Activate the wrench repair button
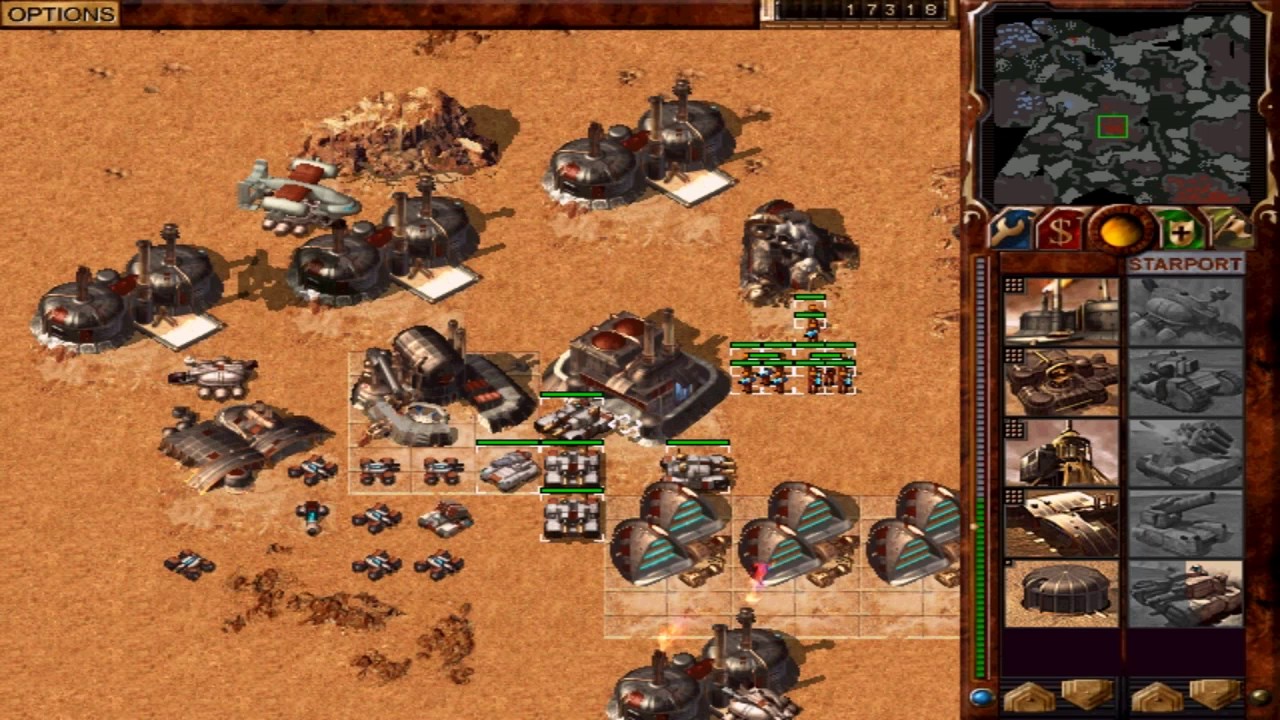The height and width of the screenshot is (720, 1280). [1011, 231]
